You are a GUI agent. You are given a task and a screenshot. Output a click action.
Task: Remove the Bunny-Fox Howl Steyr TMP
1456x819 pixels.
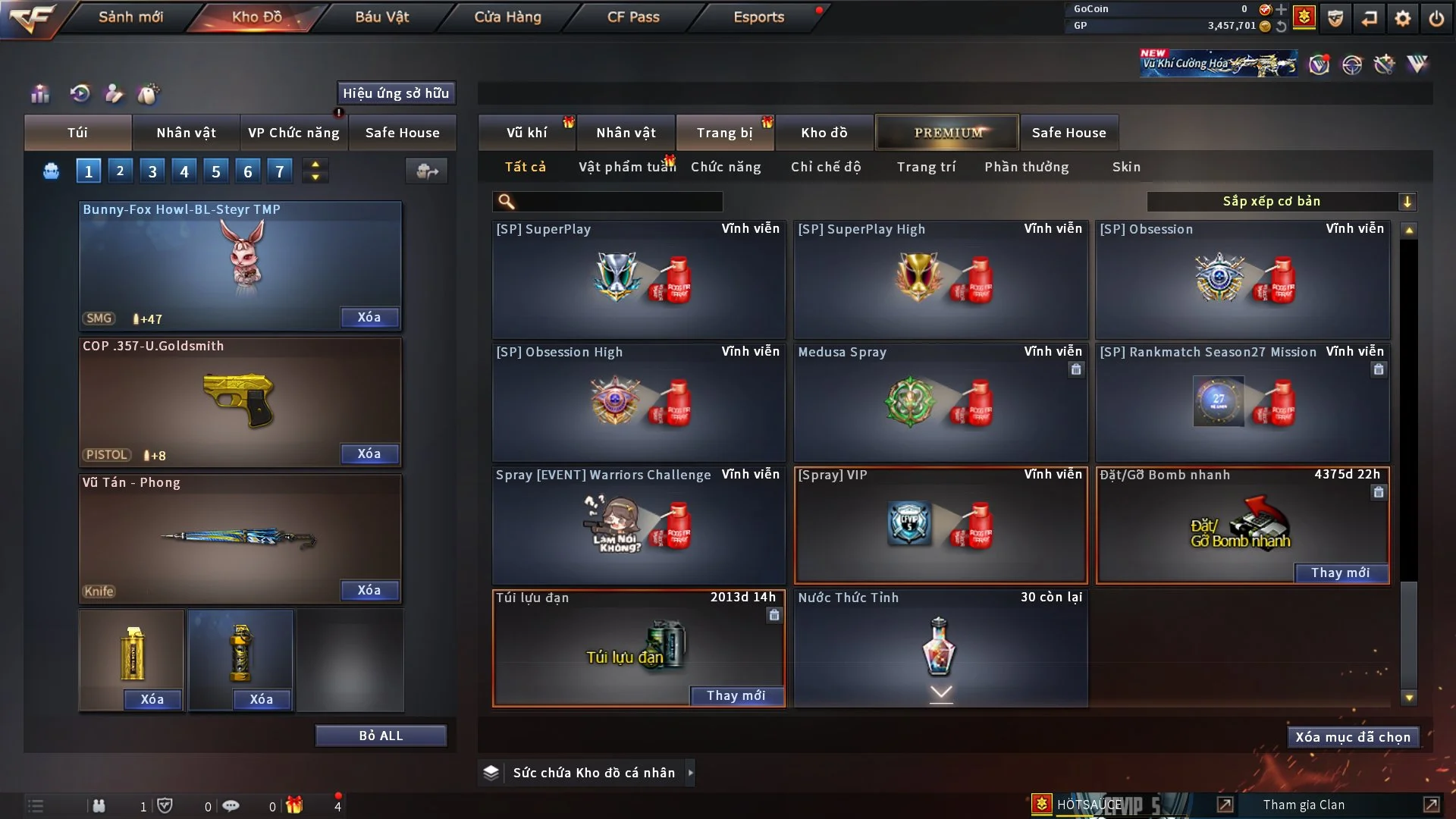pyautogui.click(x=369, y=318)
